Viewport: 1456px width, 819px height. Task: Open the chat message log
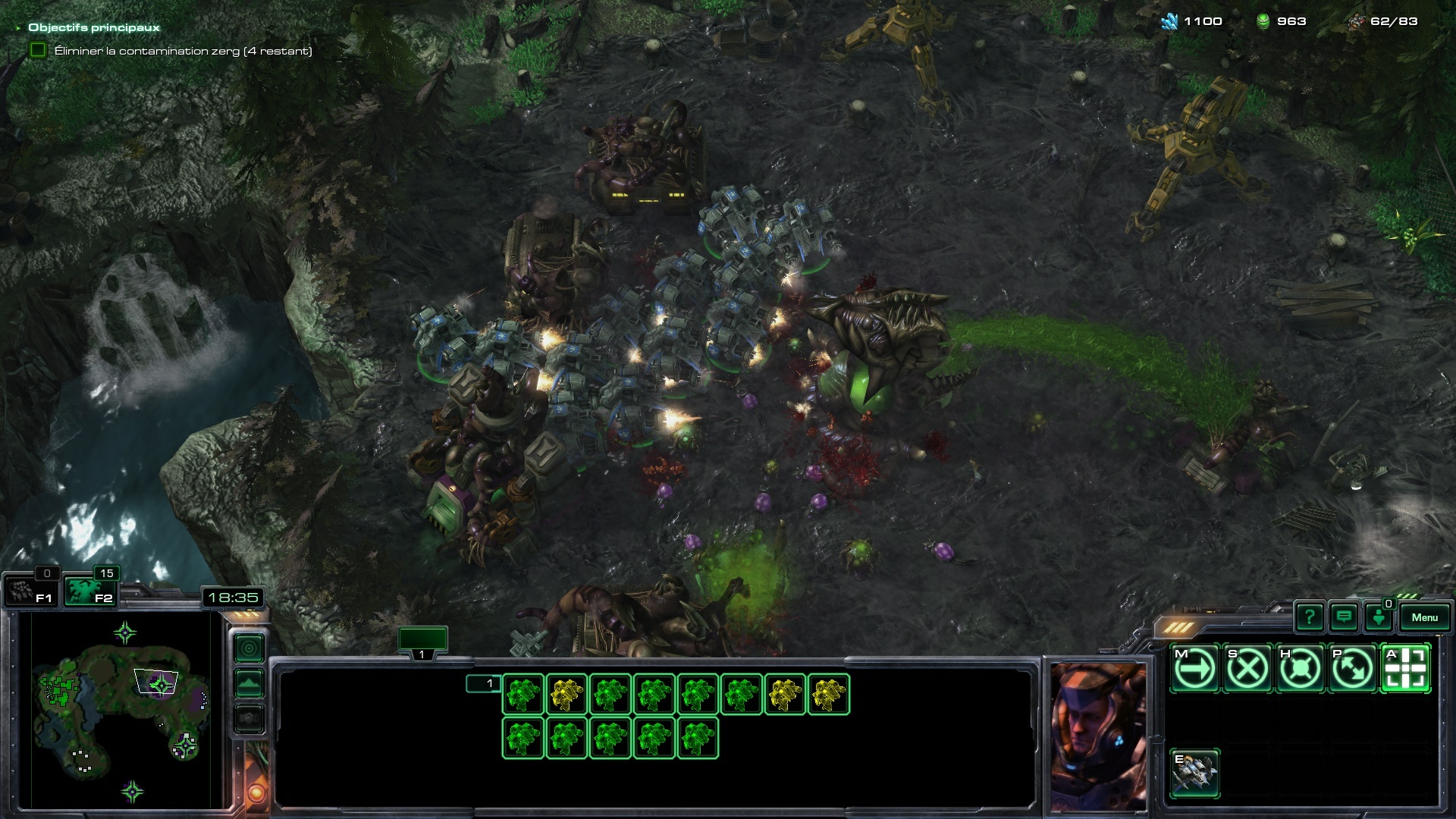click(x=1344, y=617)
